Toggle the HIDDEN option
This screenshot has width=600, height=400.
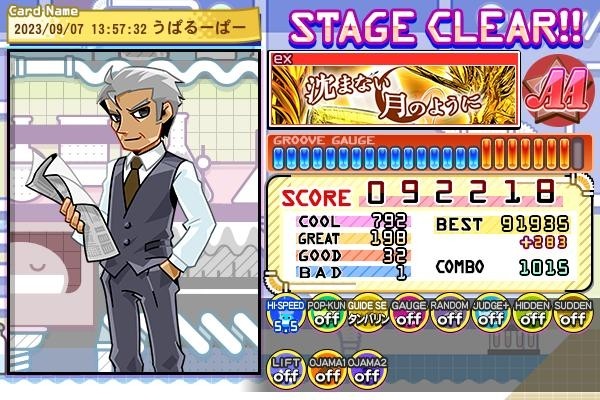(x=531, y=320)
